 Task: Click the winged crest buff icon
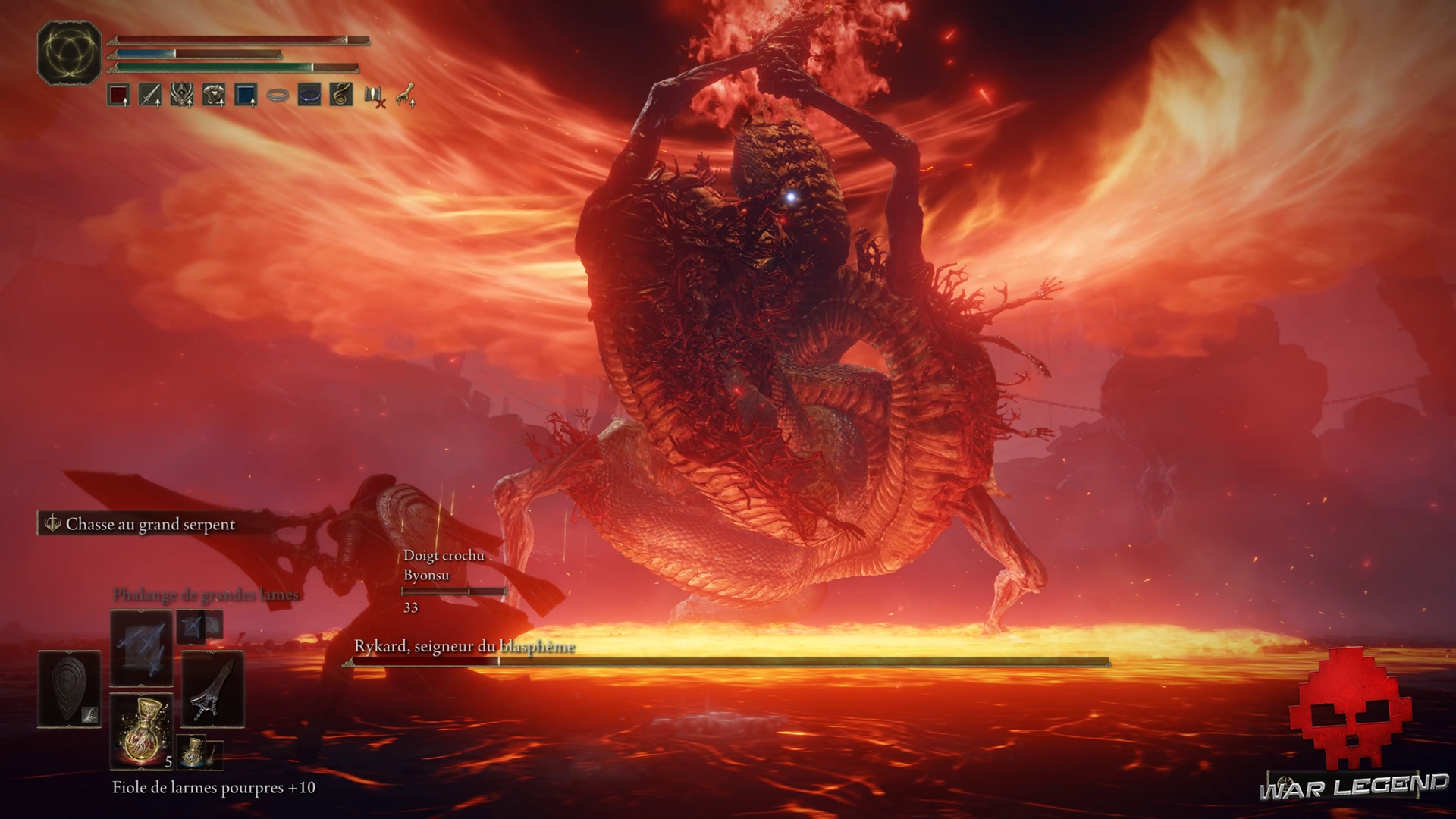click(182, 96)
